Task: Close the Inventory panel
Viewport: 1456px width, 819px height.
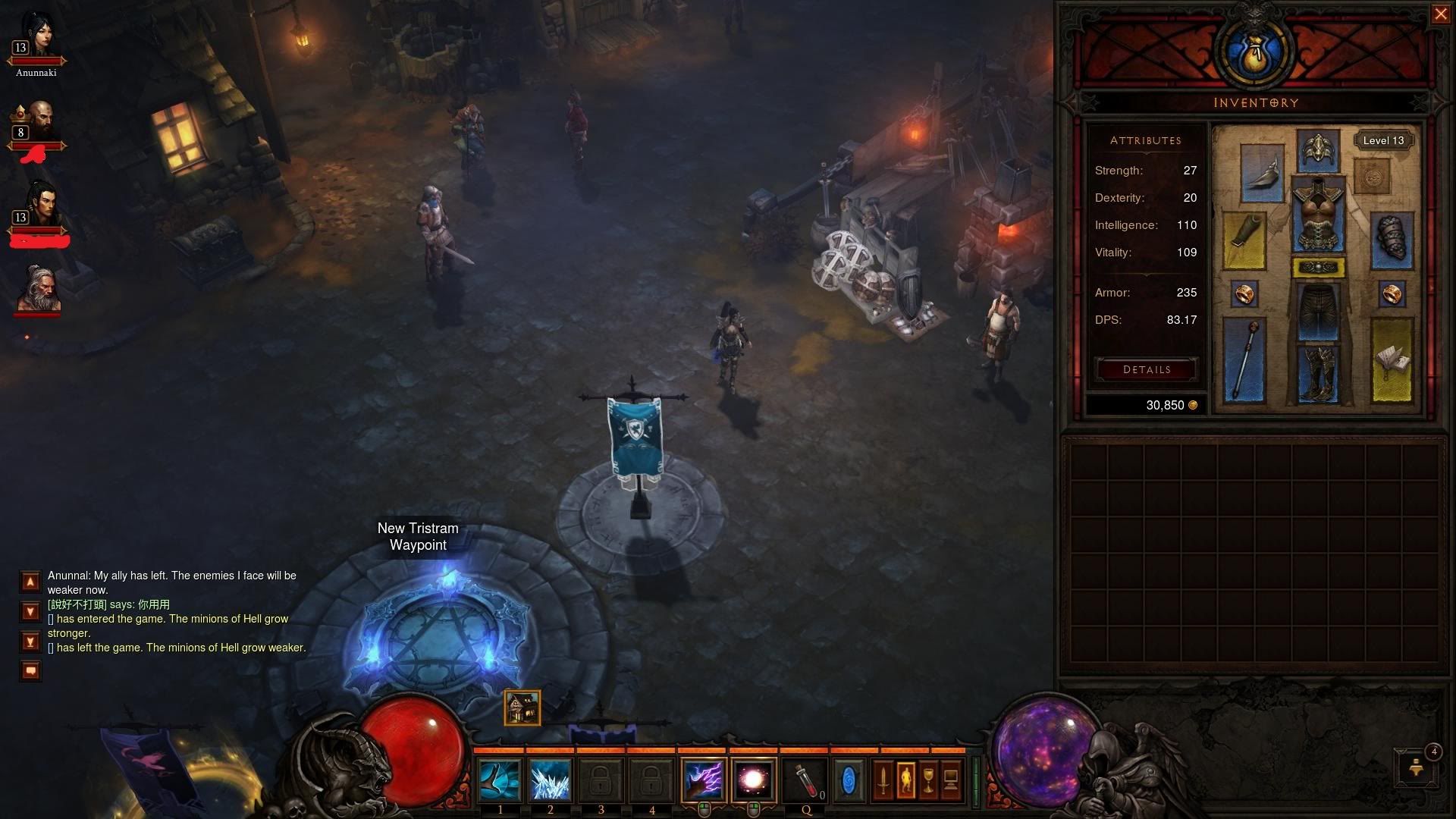Action: [1440, 14]
